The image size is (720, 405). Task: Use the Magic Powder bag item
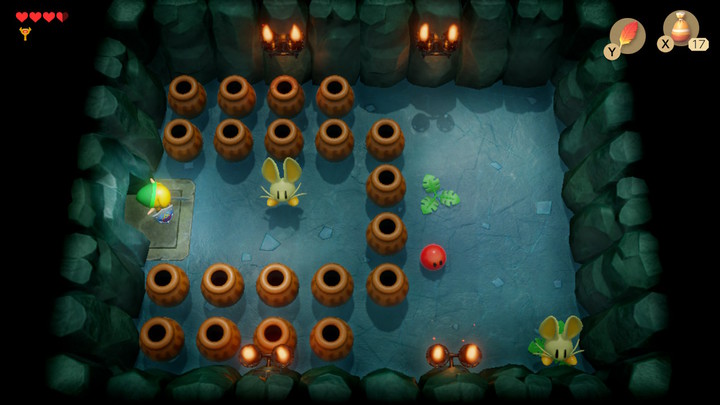tap(681, 28)
